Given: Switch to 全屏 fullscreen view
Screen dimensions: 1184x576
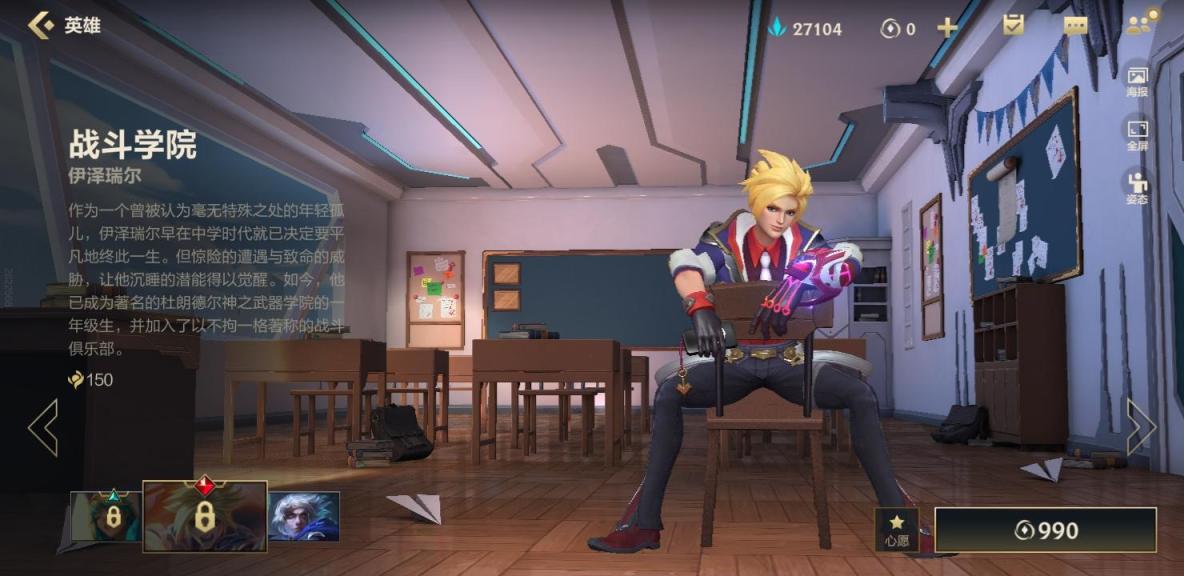Looking at the screenshot, I should 1137,135.
